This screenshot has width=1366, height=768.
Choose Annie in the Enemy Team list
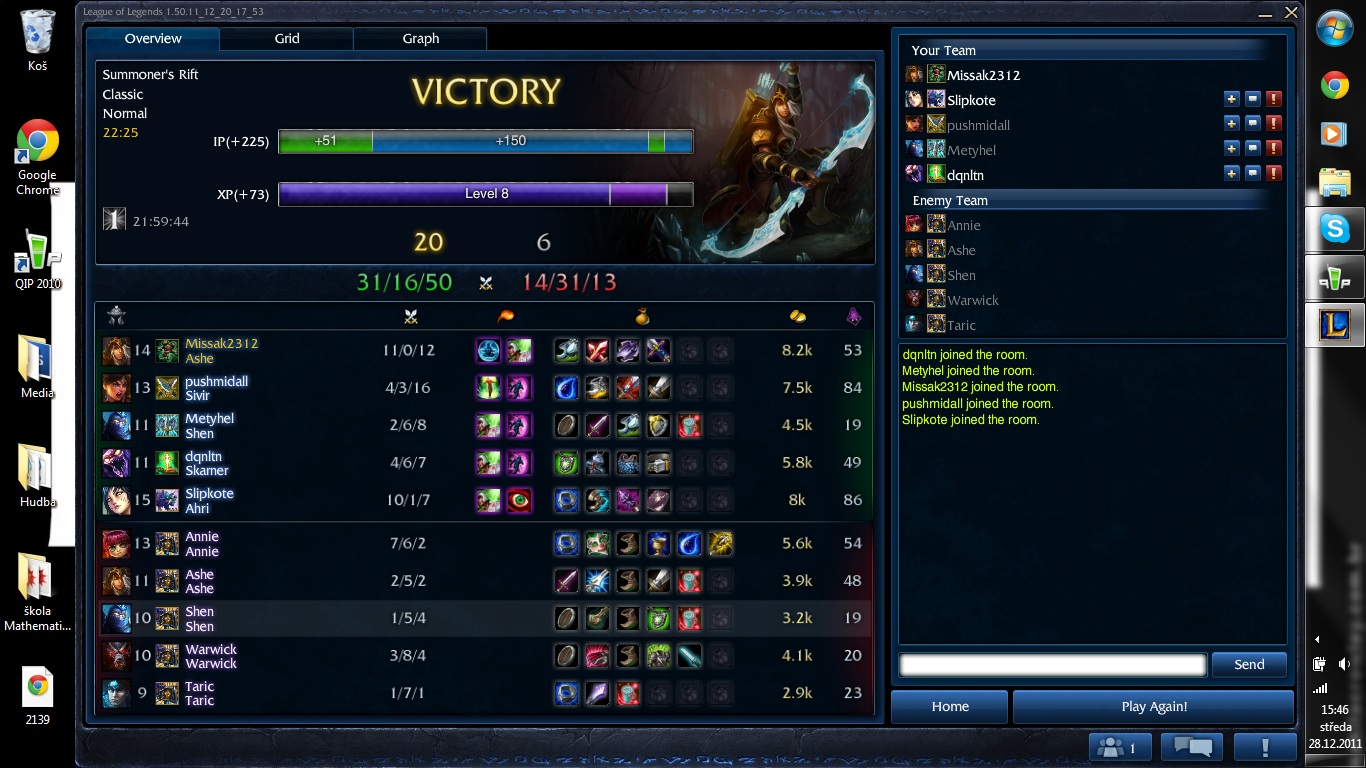pos(963,225)
